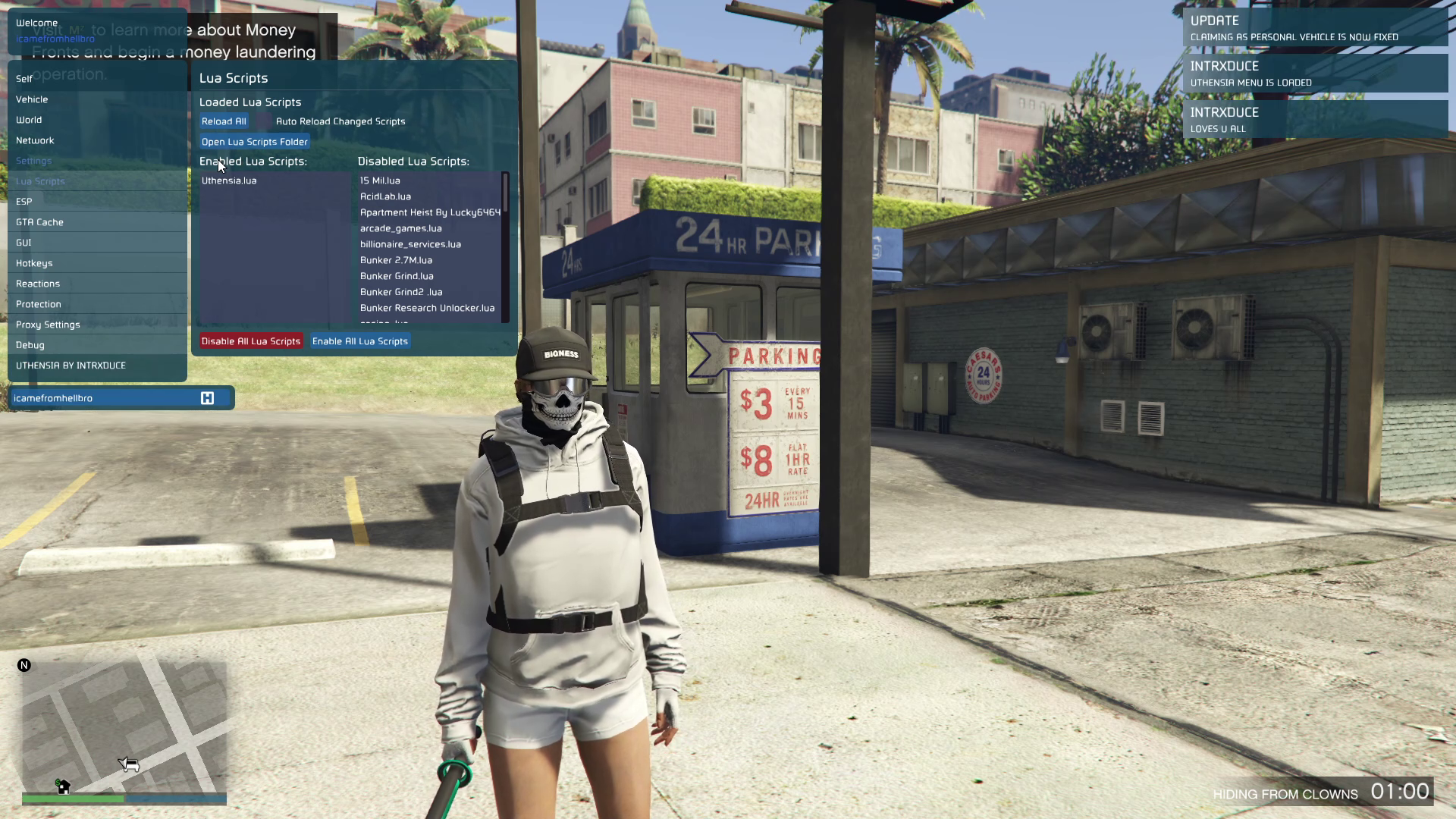This screenshot has height=819, width=1456.
Task: Go to the ESP section
Action: tap(24, 202)
